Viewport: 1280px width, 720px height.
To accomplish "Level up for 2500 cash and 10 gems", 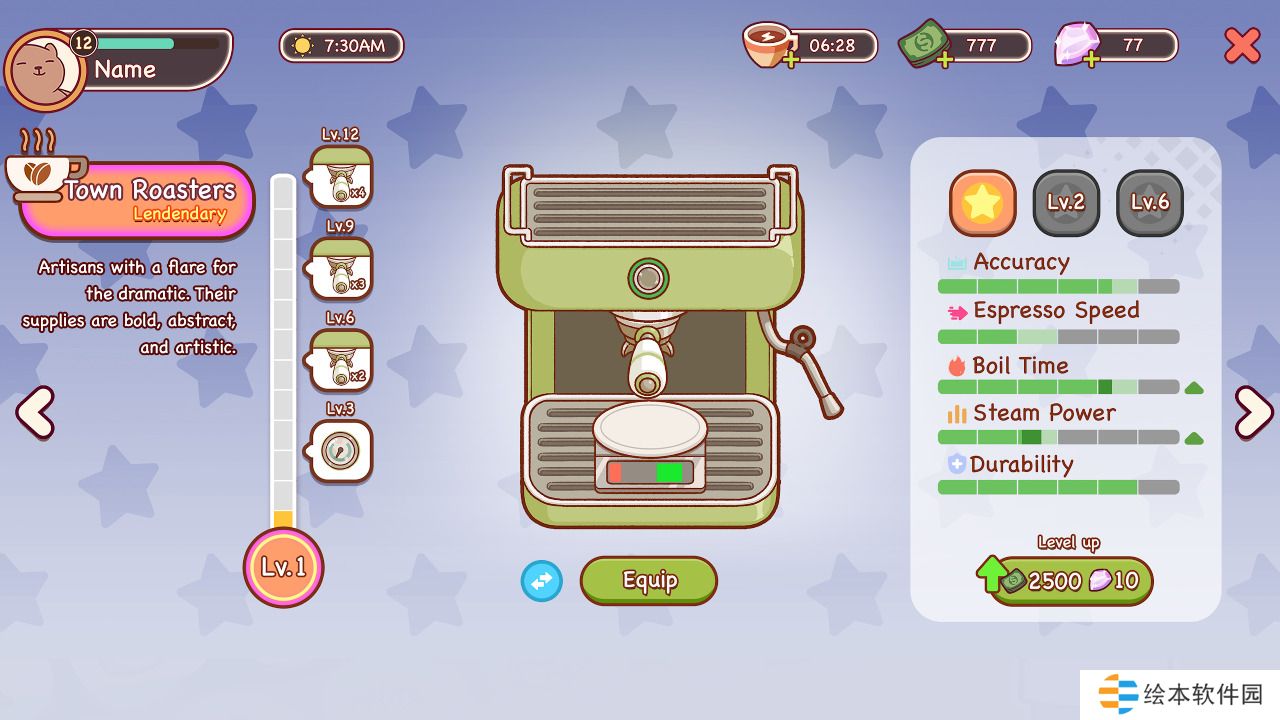I will coord(1067,581).
